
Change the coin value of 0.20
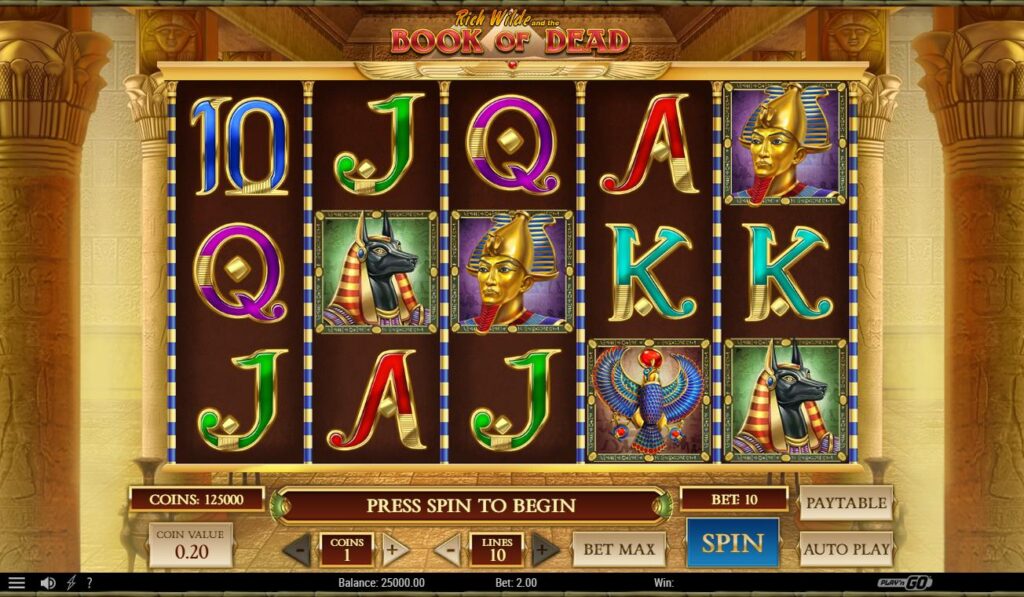190,545
